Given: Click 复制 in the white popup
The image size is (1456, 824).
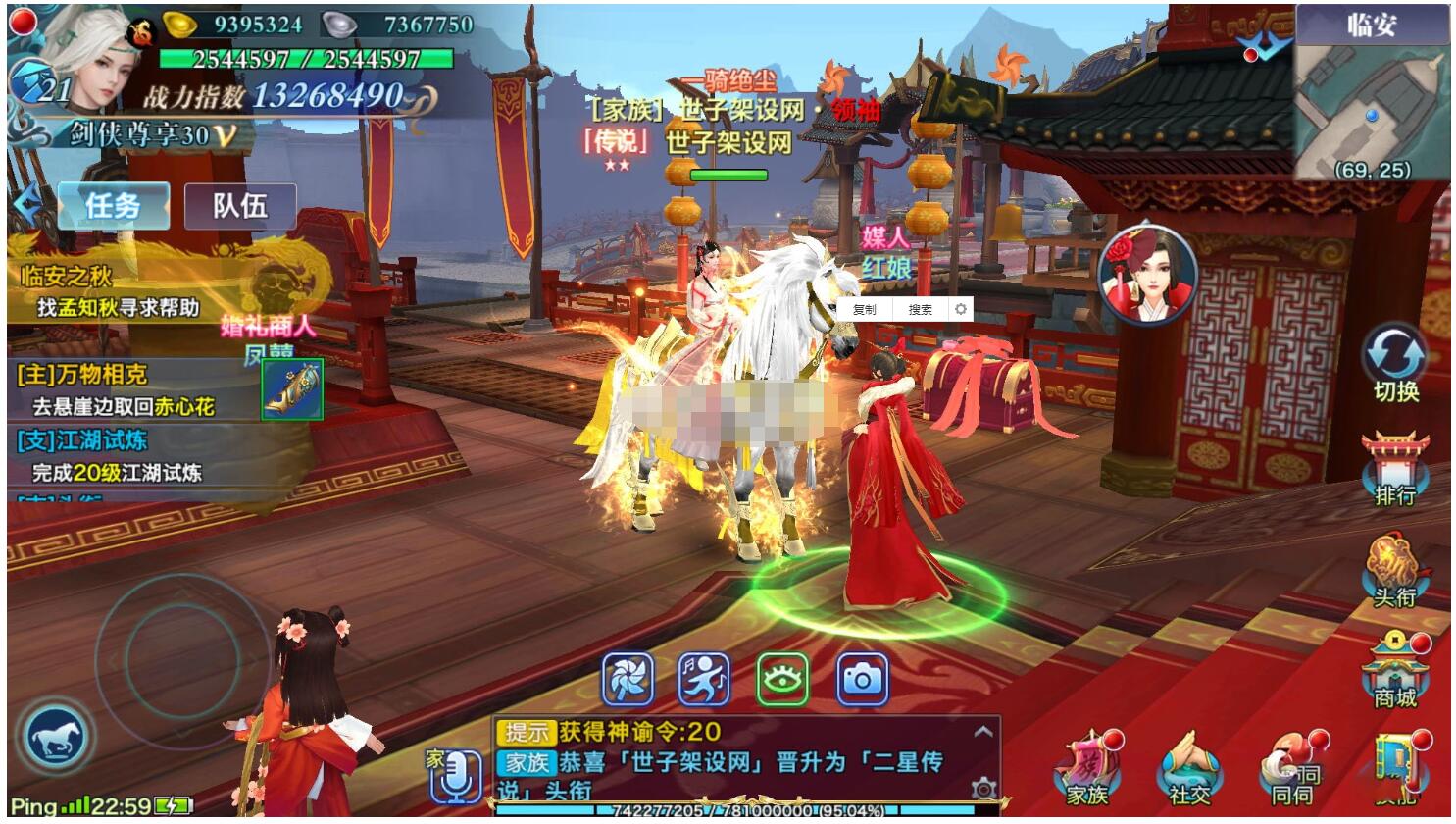Looking at the screenshot, I should [x=865, y=310].
